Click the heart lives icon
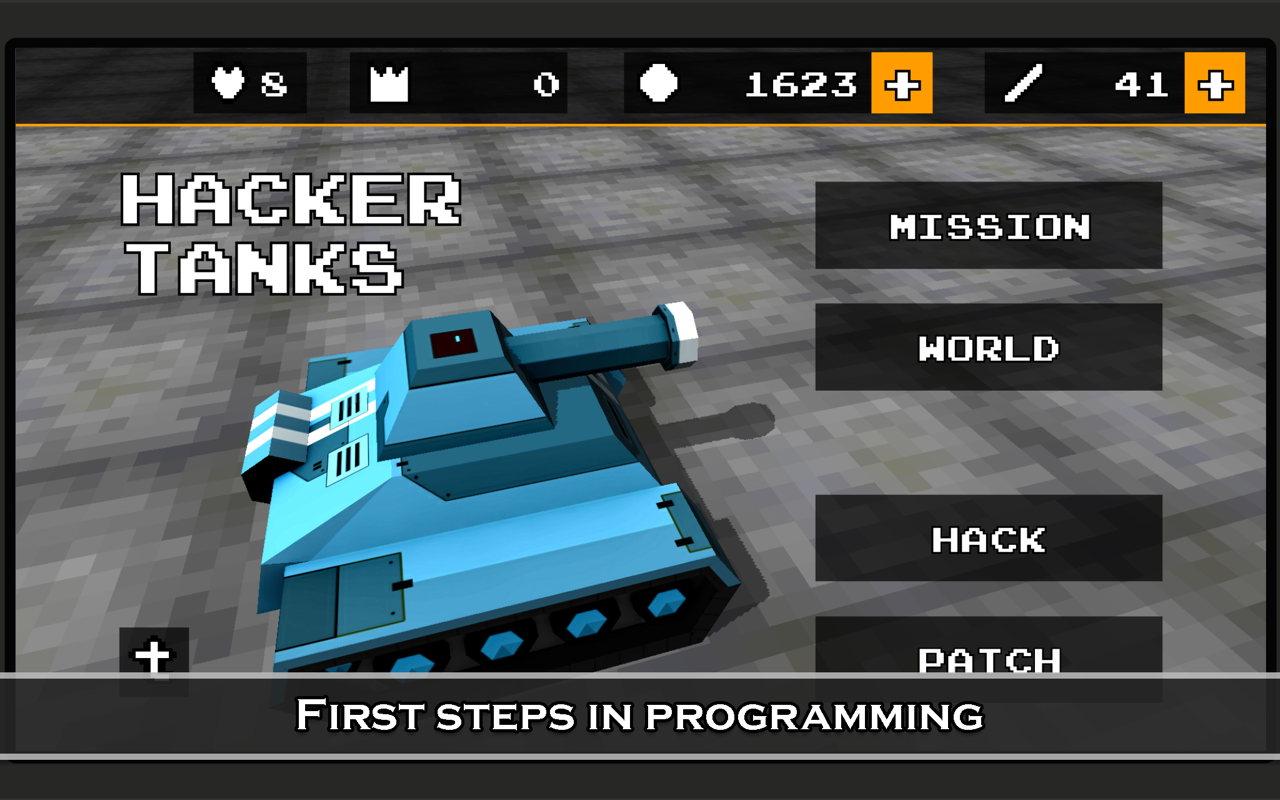 coord(228,84)
